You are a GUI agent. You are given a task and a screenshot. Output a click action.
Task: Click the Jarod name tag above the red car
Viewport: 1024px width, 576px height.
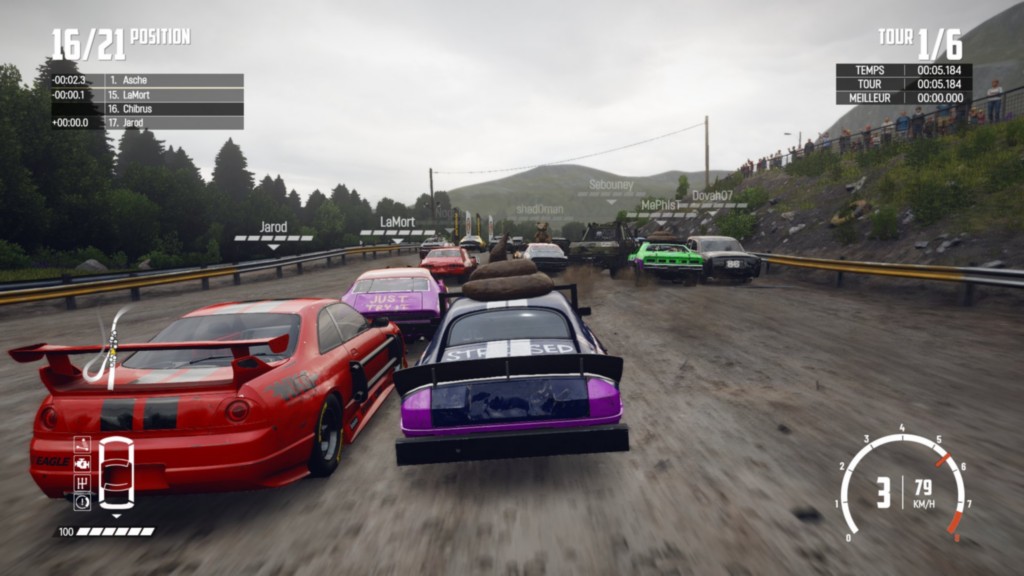pyautogui.click(x=273, y=228)
